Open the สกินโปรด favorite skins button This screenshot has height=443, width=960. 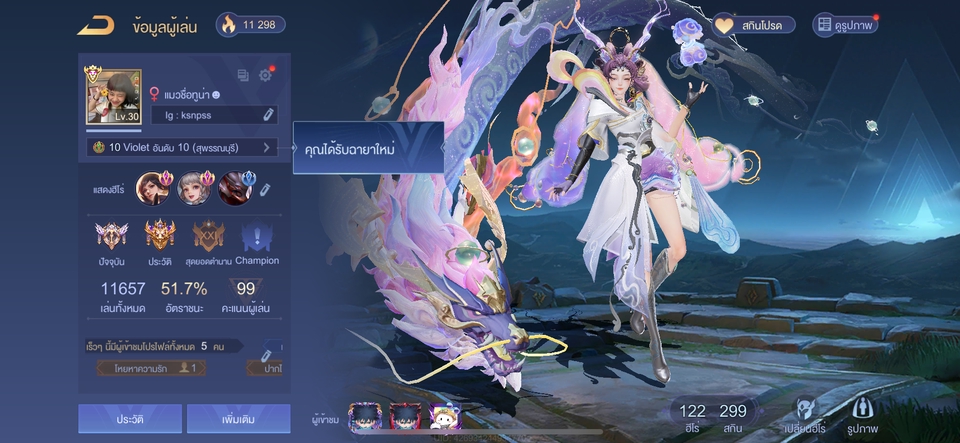click(753, 25)
